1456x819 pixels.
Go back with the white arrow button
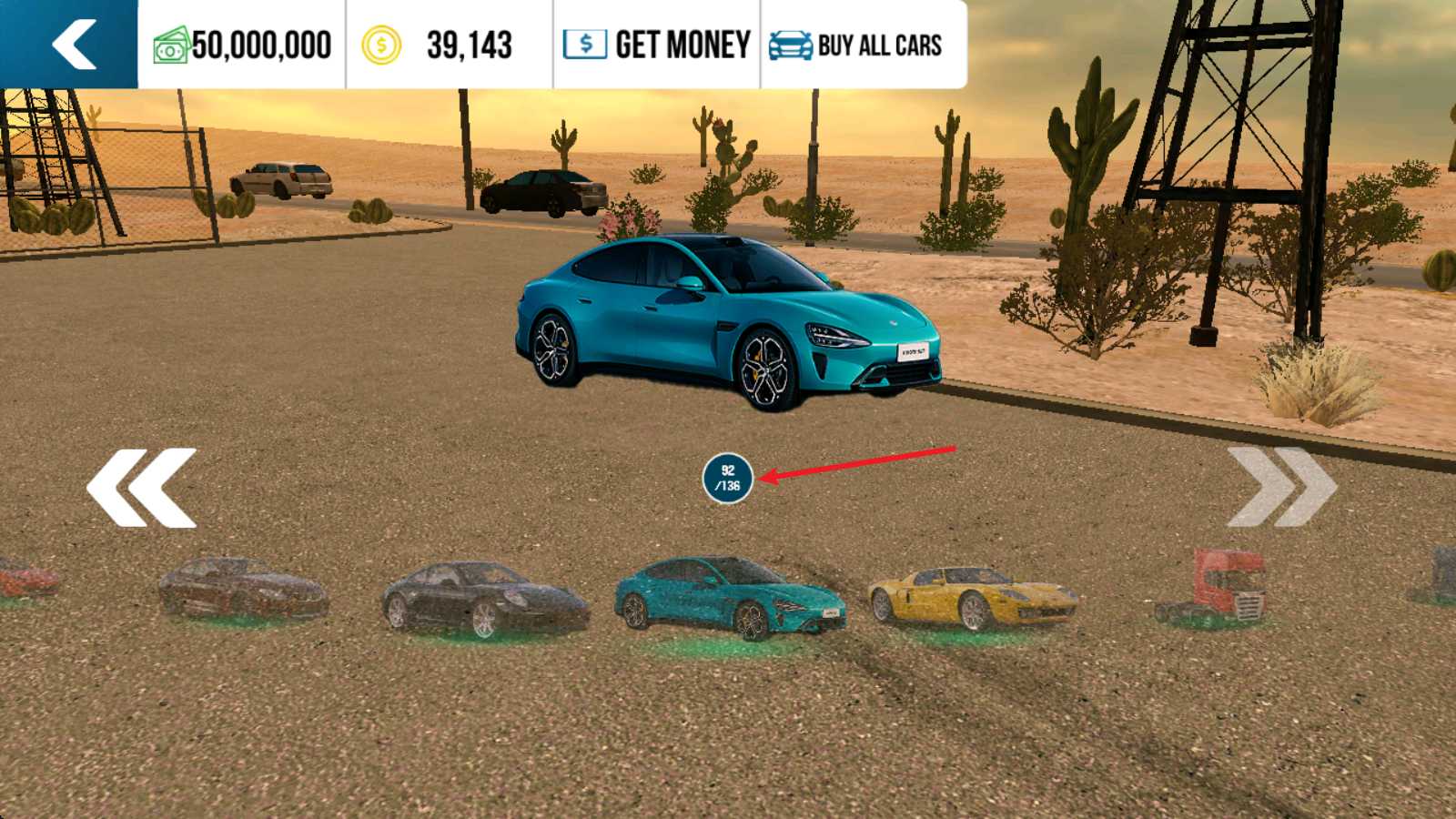click(73, 44)
